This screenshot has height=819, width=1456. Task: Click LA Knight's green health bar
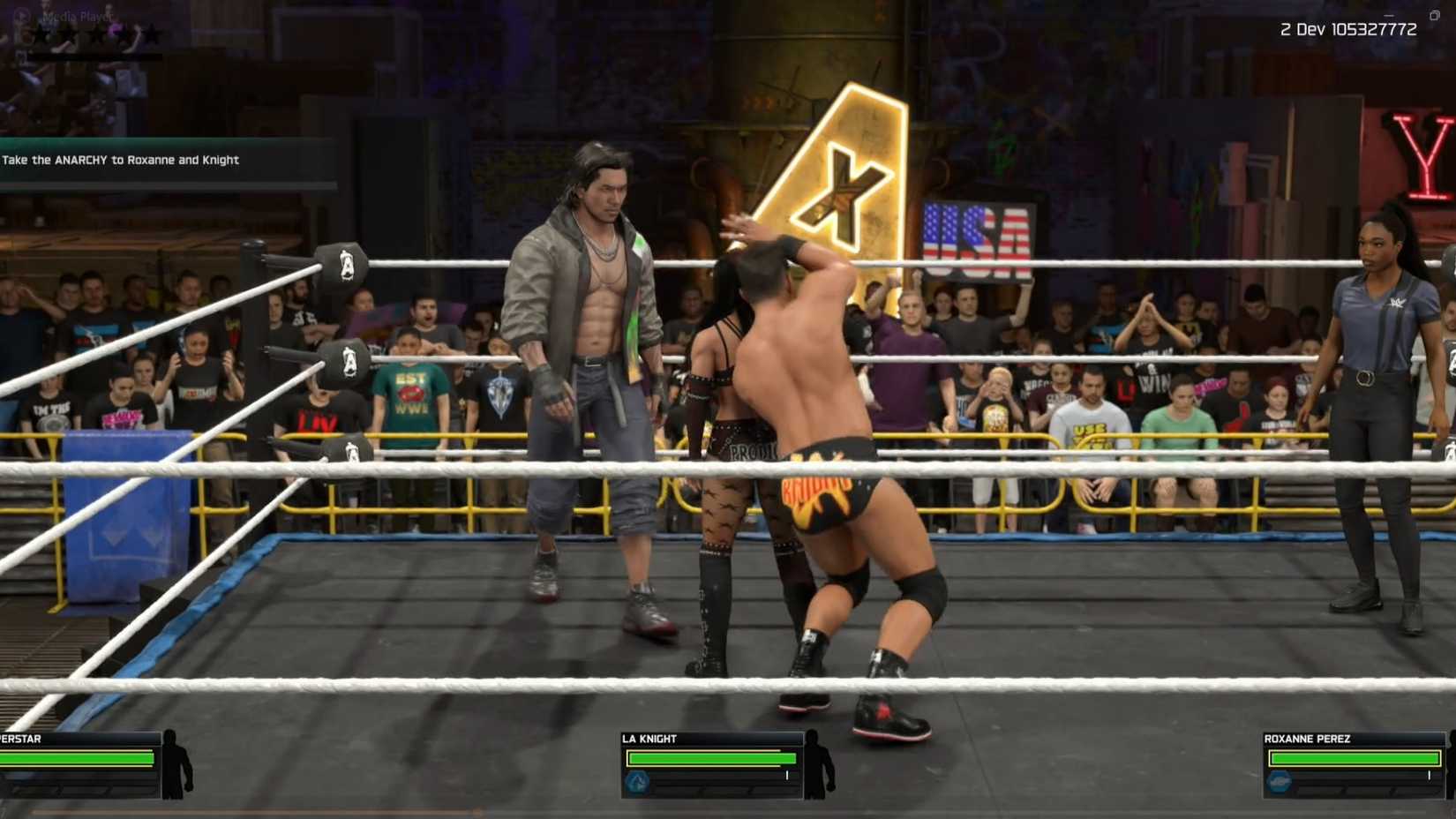(710, 757)
